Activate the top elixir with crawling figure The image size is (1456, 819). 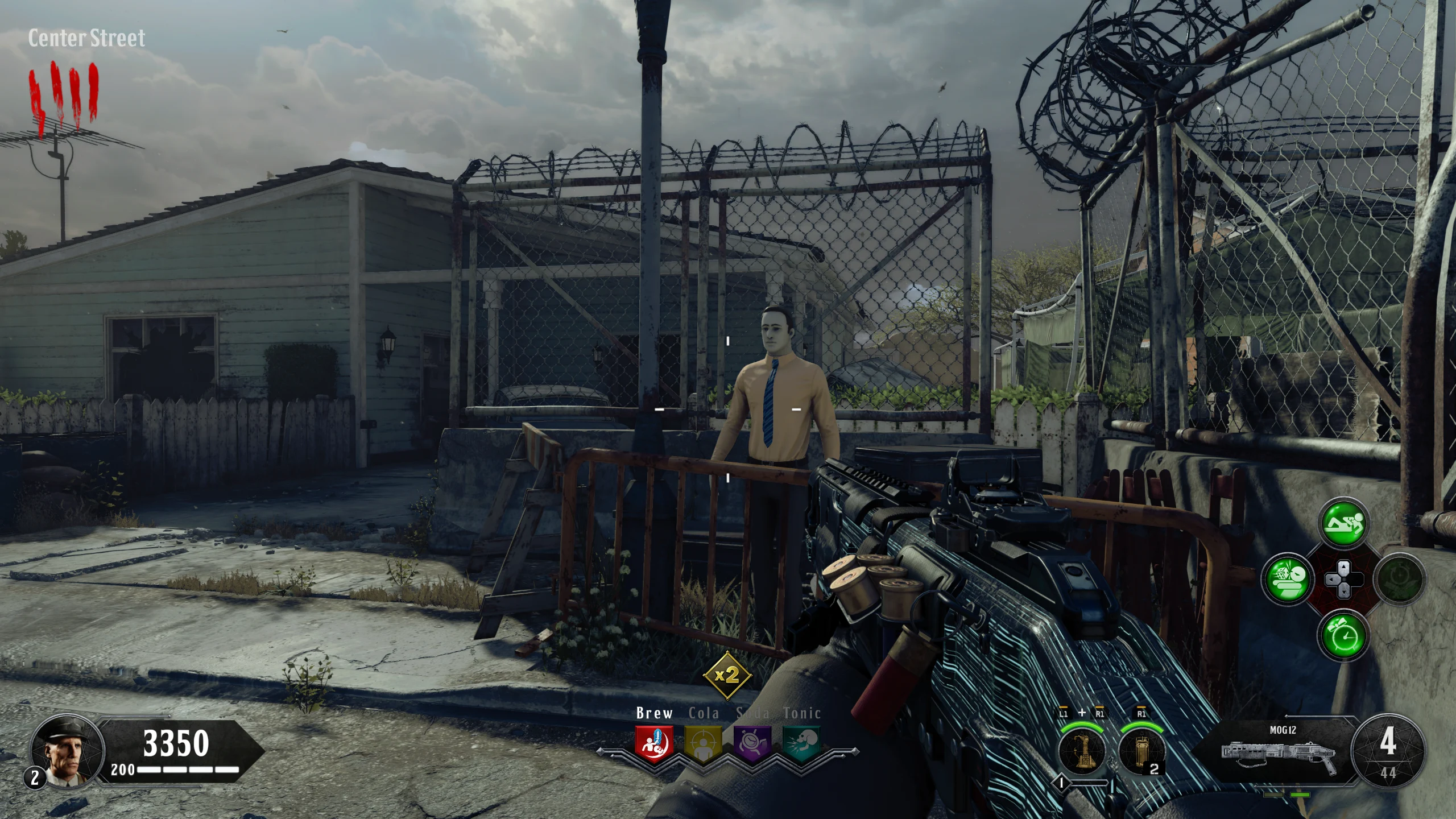coord(1343,522)
